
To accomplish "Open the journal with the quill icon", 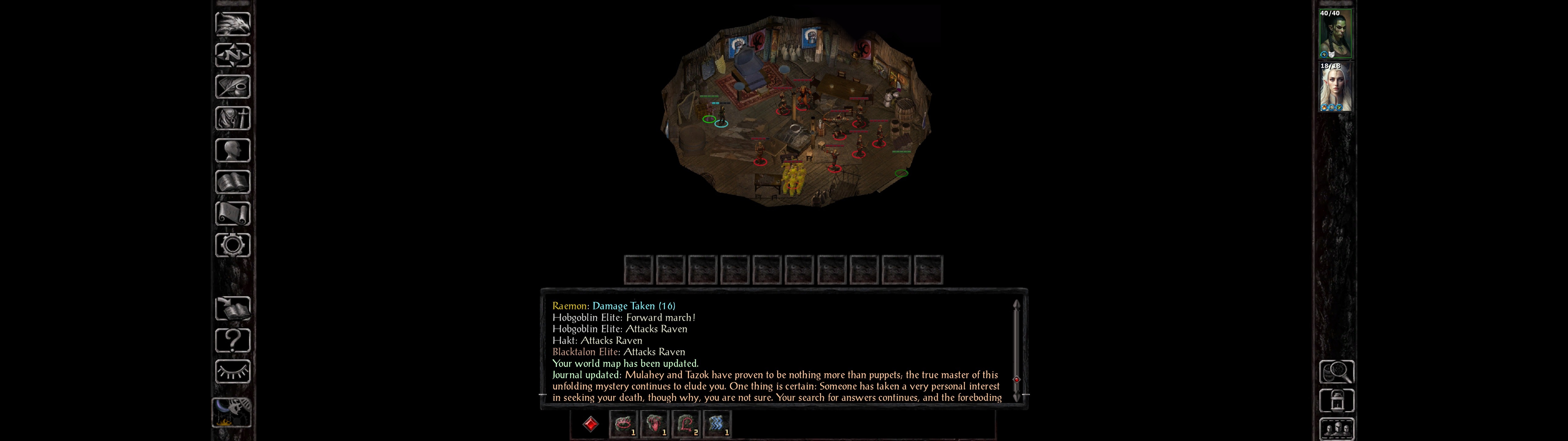I will (x=232, y=86).
